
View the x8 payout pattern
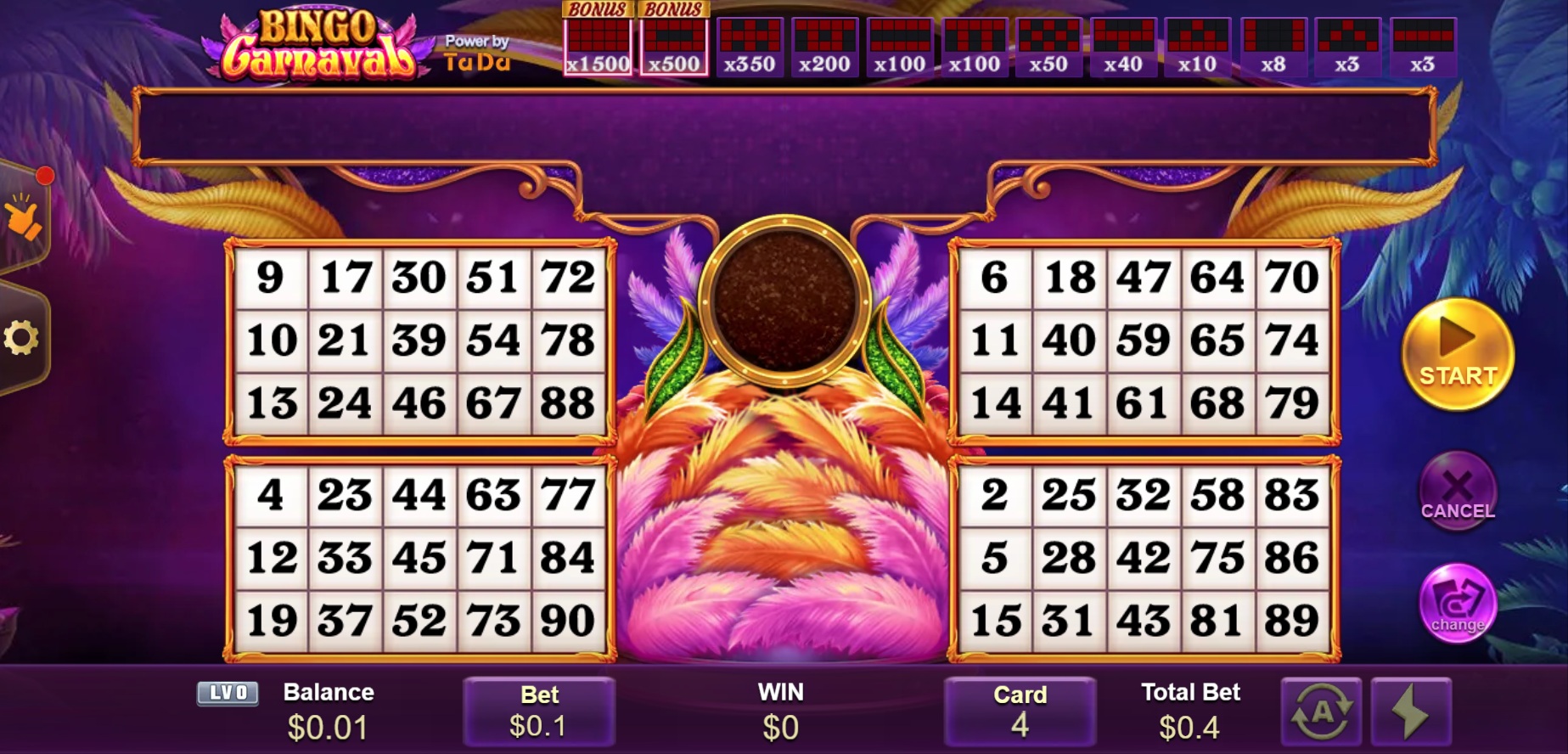point(1273,48)
